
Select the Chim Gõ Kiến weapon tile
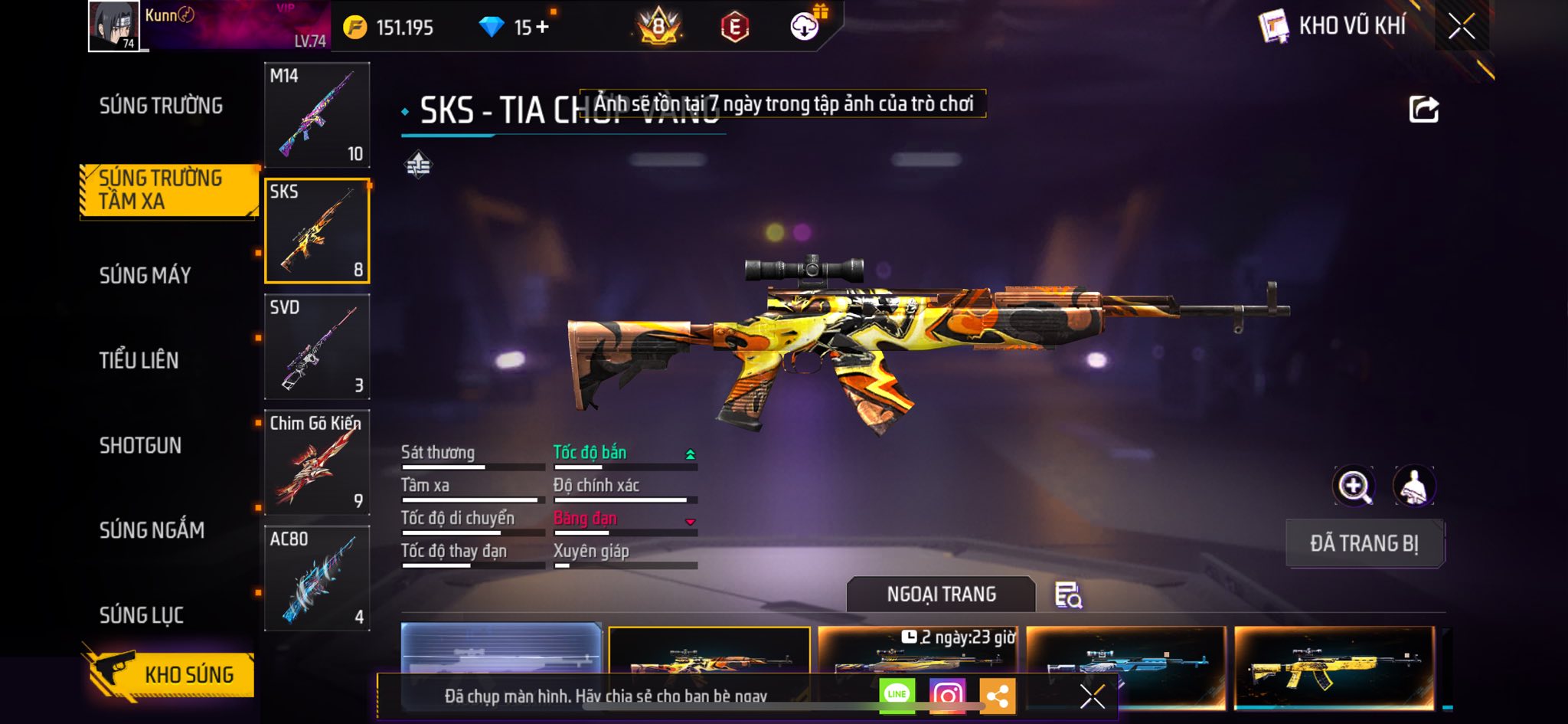317,462
